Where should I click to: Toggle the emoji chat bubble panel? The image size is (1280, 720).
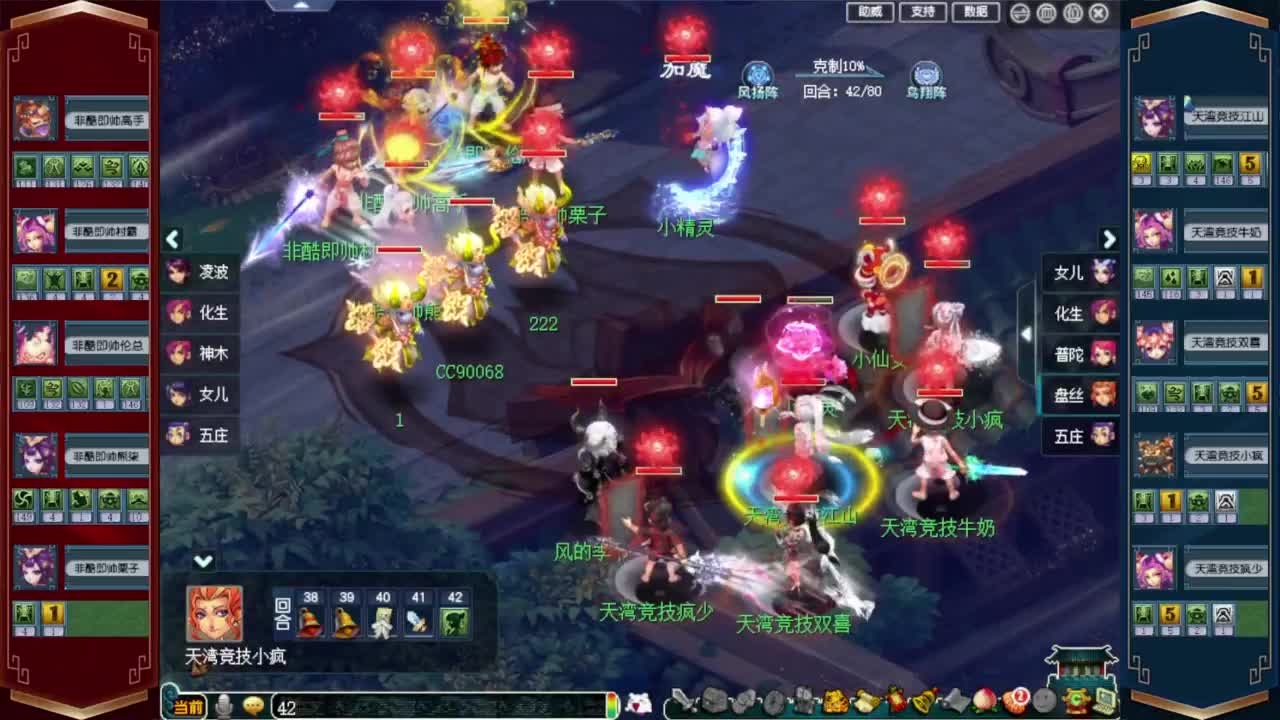click(252, 704)
